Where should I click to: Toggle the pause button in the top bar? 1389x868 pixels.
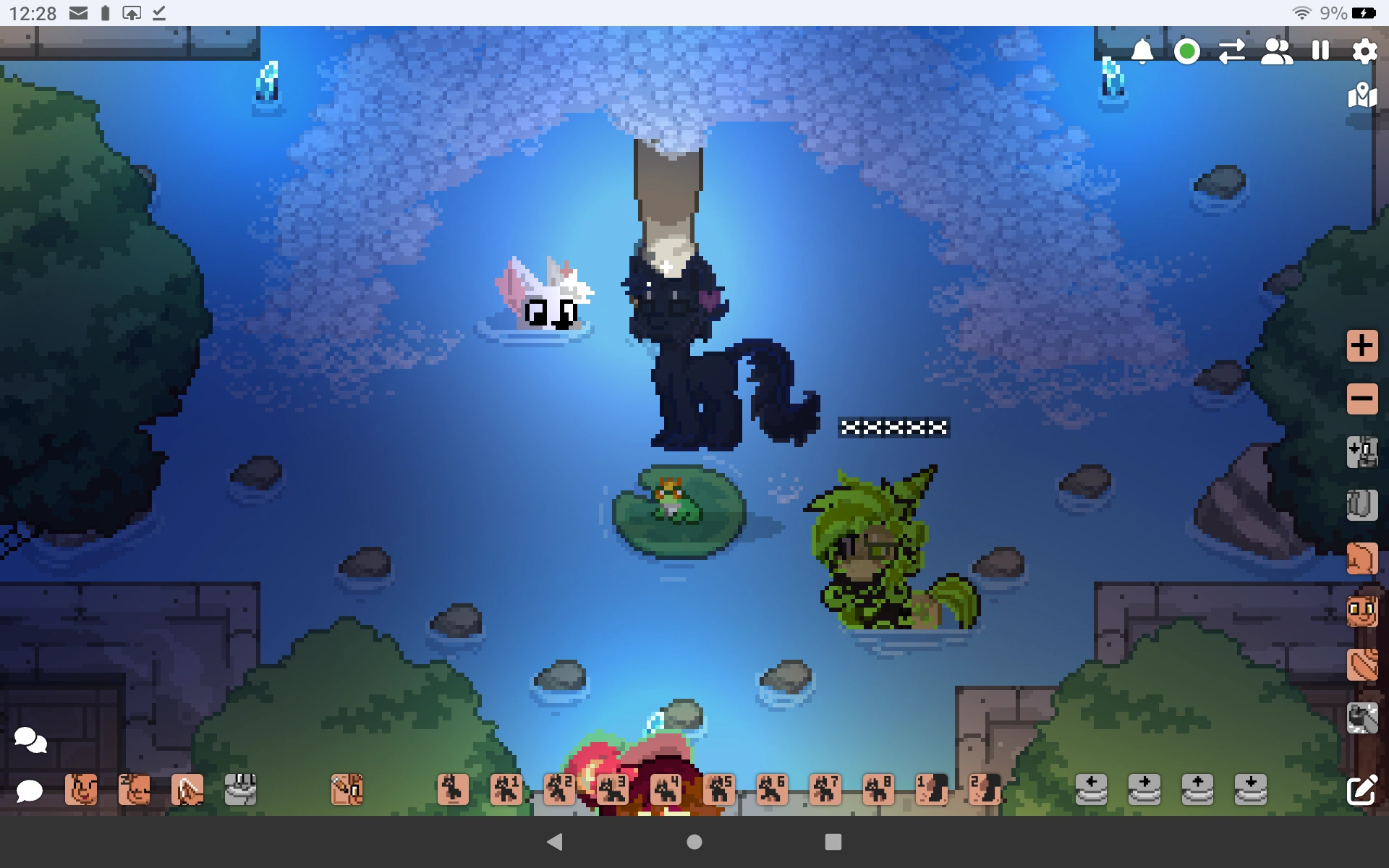(x=1320, y=51)
